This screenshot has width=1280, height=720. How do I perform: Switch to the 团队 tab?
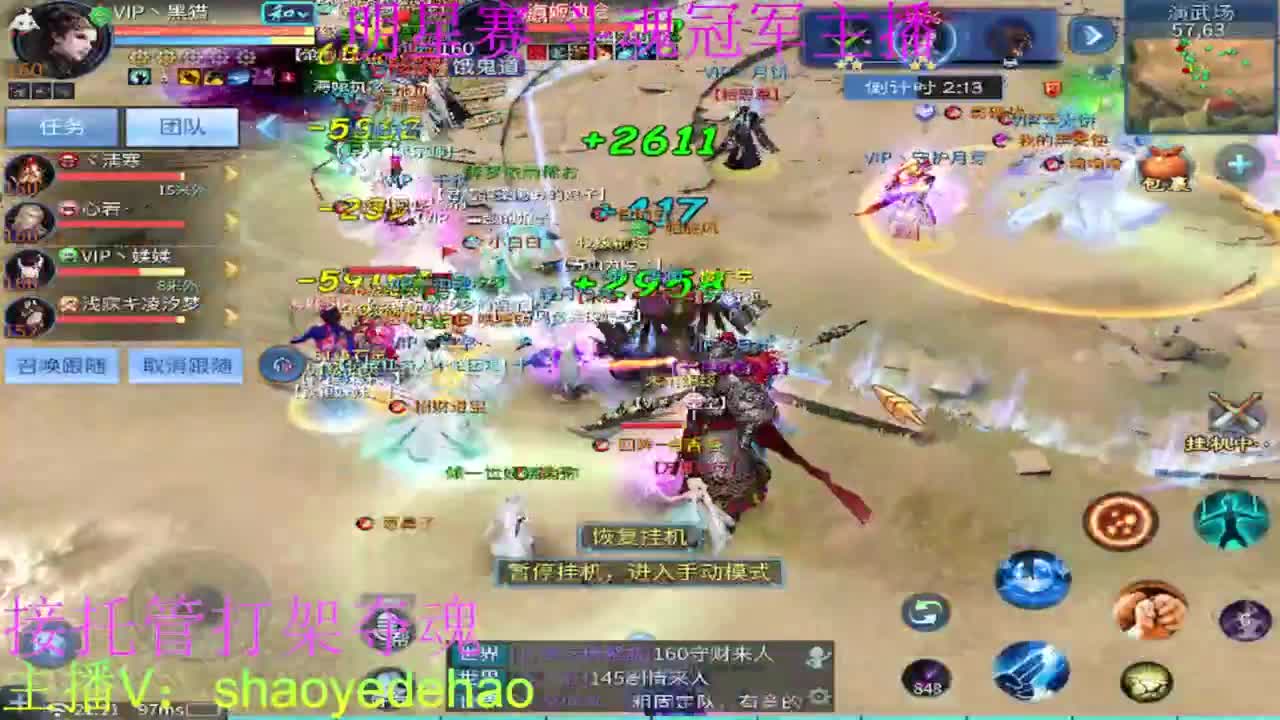tap(181, 128)
